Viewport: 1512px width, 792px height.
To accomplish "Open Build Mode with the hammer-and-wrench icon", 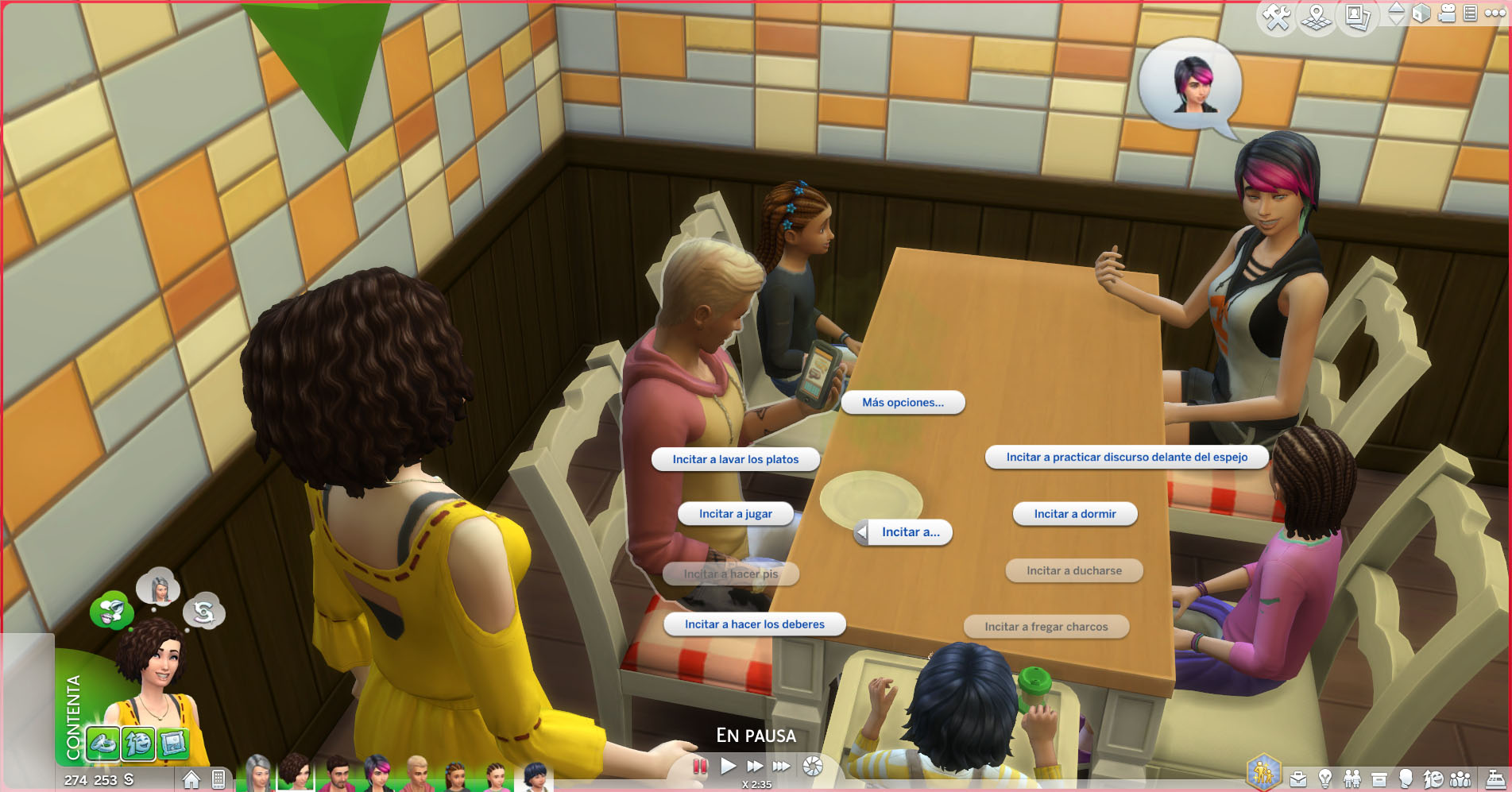I will 1276,17.
